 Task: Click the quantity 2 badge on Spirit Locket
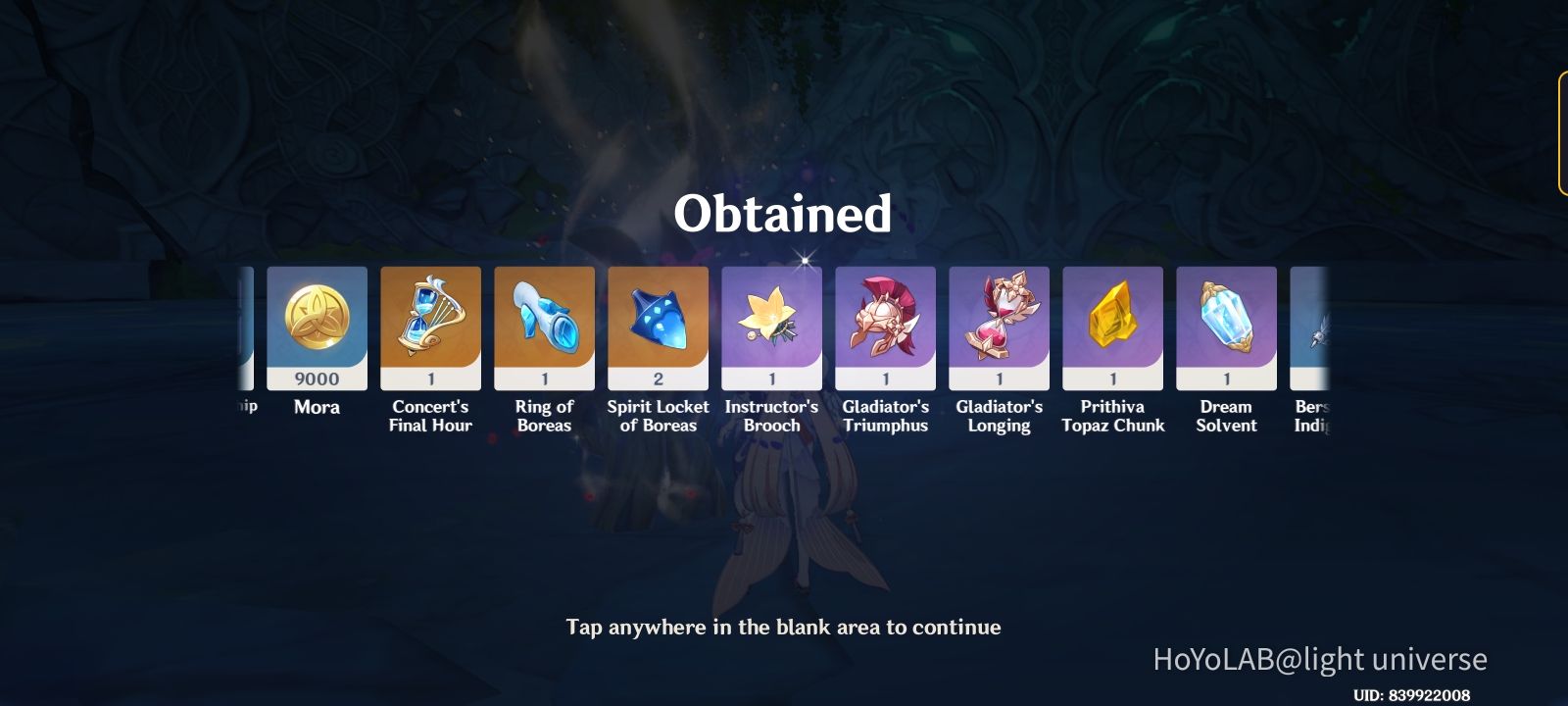click(658, 378)
